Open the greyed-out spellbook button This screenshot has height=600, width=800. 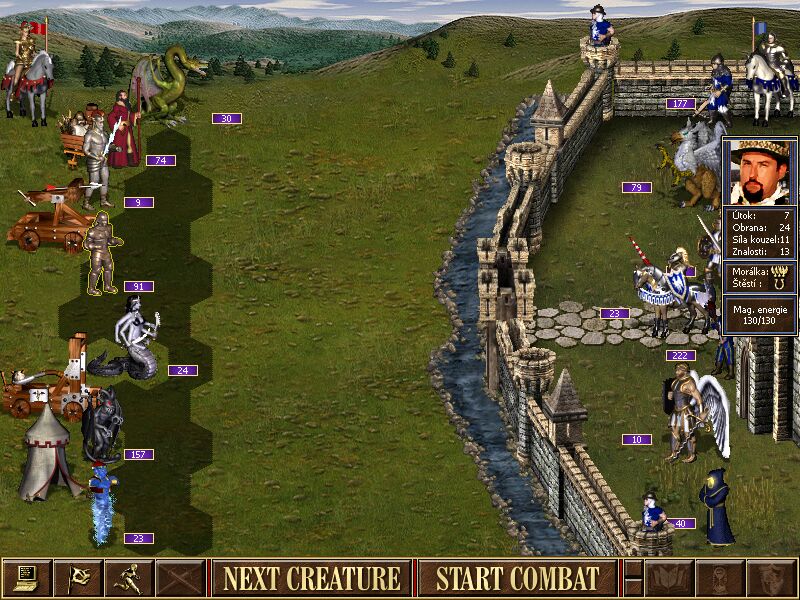tap(668, 578)
